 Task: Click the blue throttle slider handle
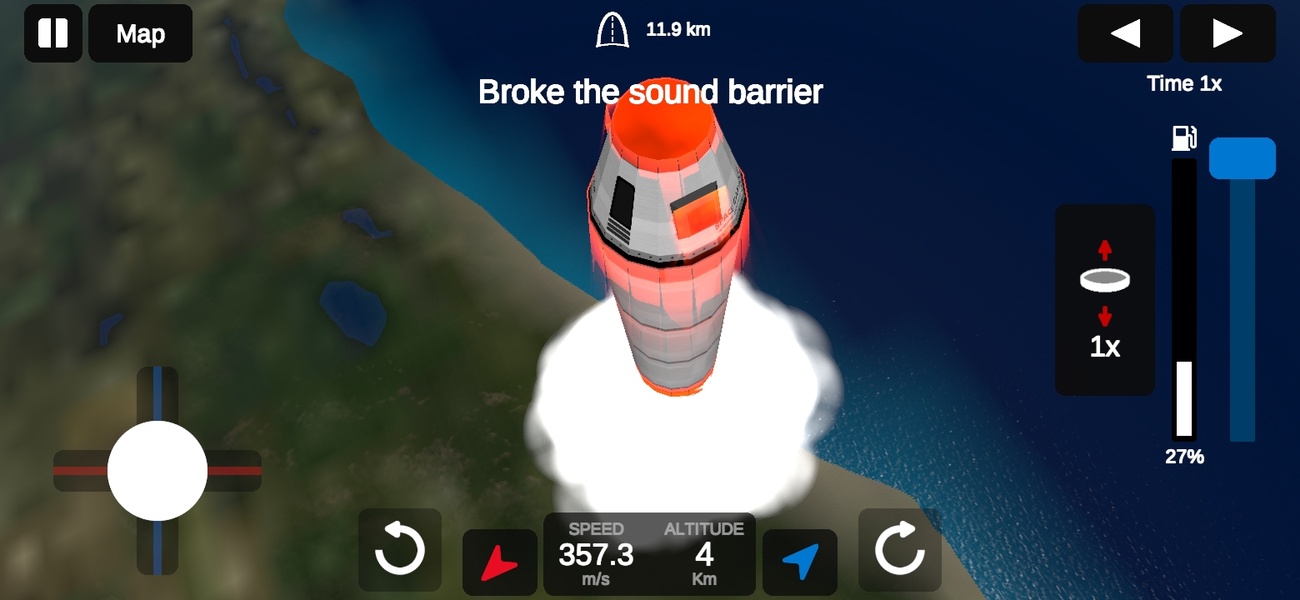coord(1242,159)
